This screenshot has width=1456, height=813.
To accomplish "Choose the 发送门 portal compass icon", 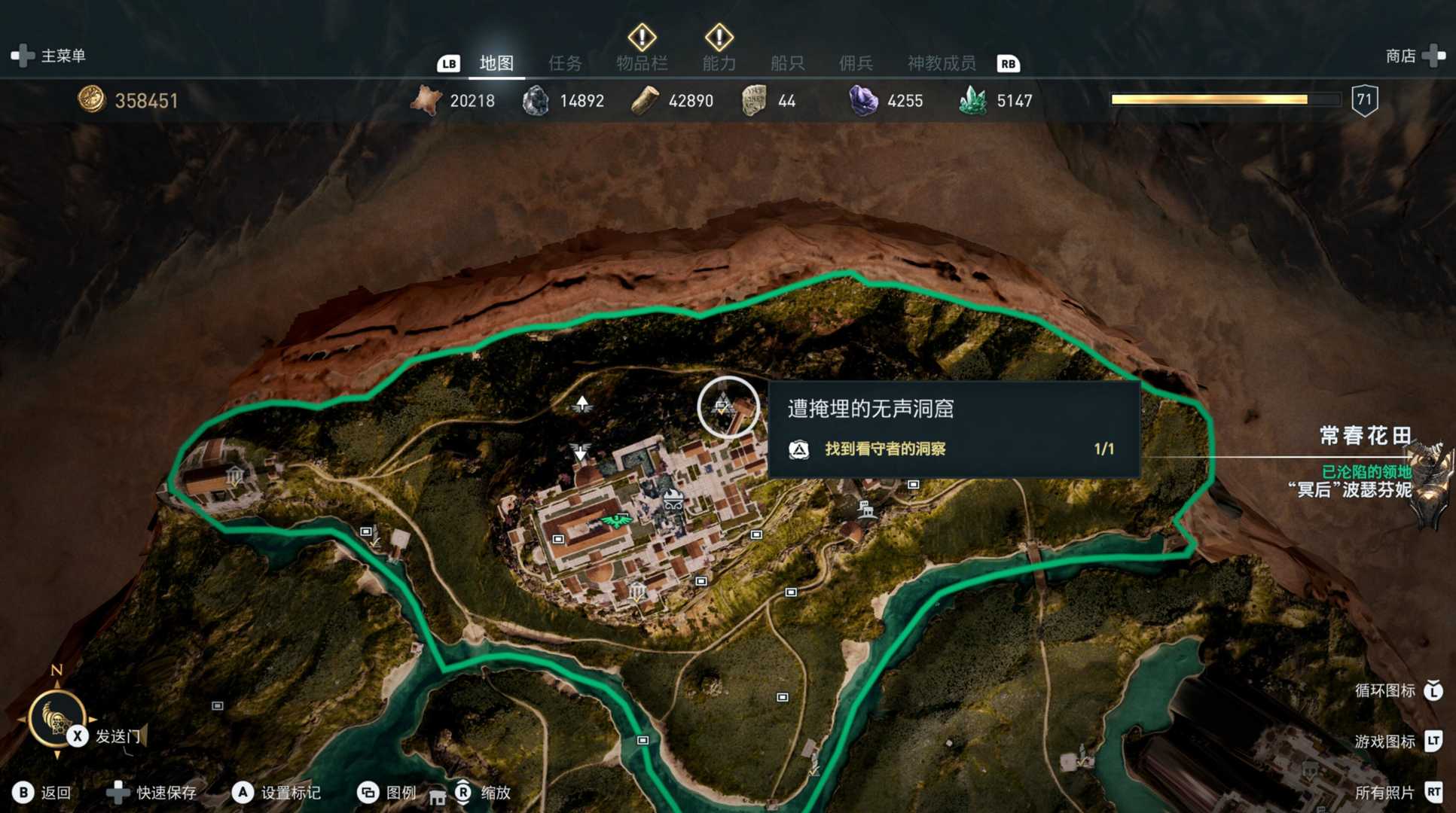I will tap(57, 718).
